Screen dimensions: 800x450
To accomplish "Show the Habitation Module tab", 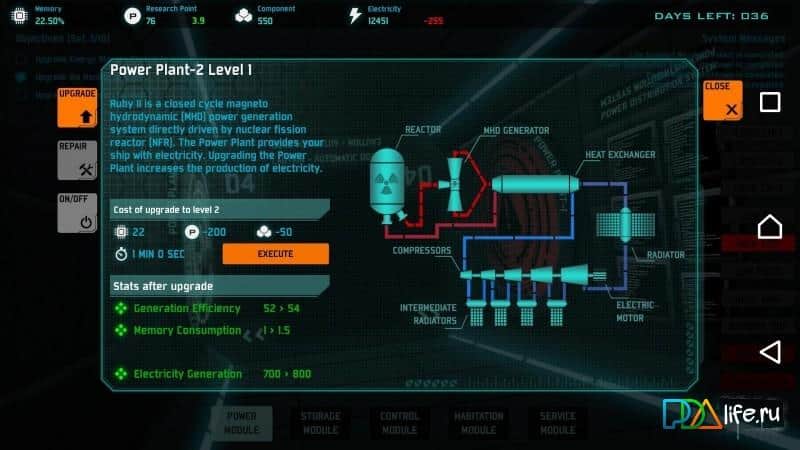I will (x=478, y=422).
